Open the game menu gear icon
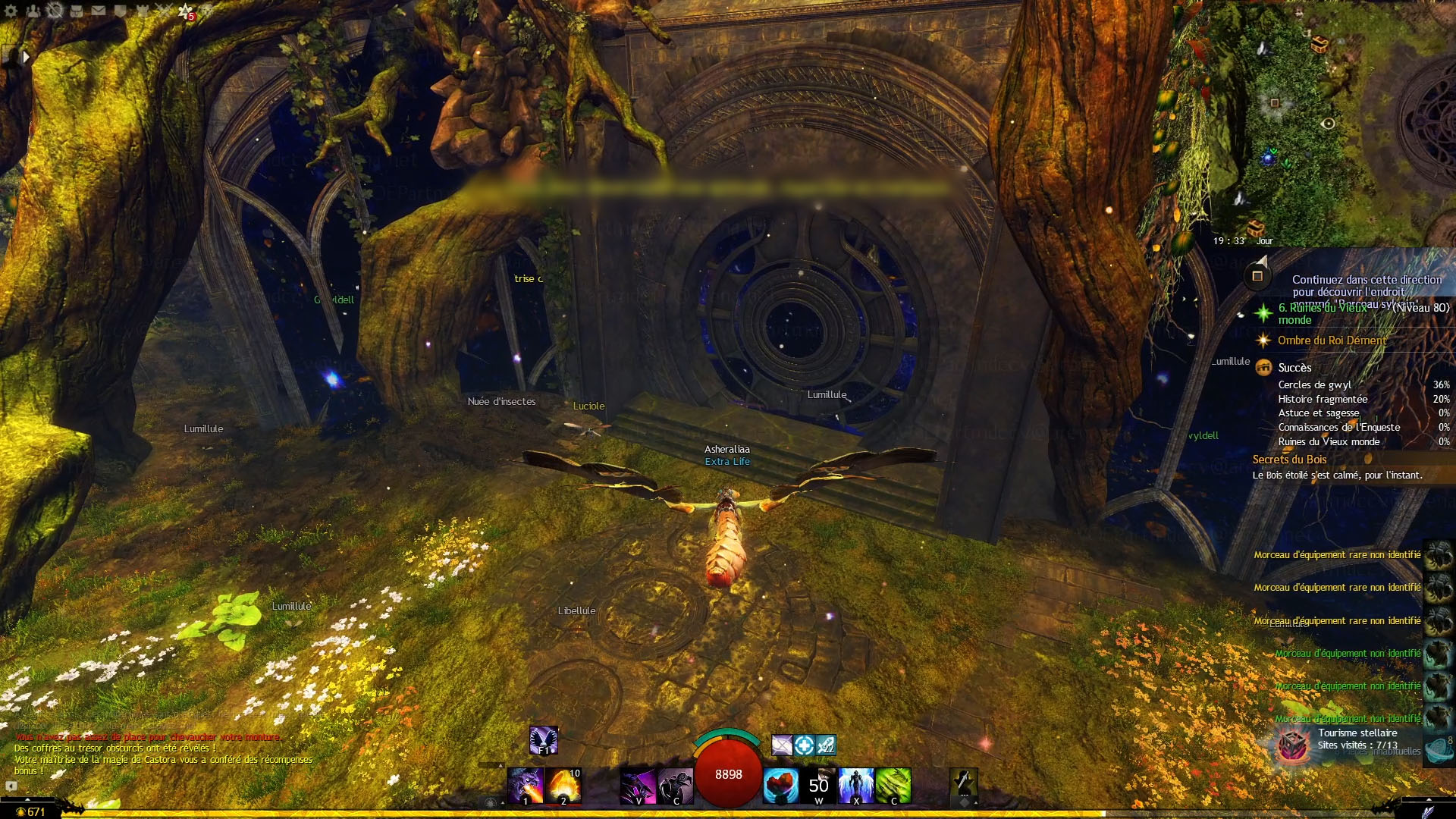Viewport: 1456px width, 819px height. pyautogui.click(x=11, y=11)
